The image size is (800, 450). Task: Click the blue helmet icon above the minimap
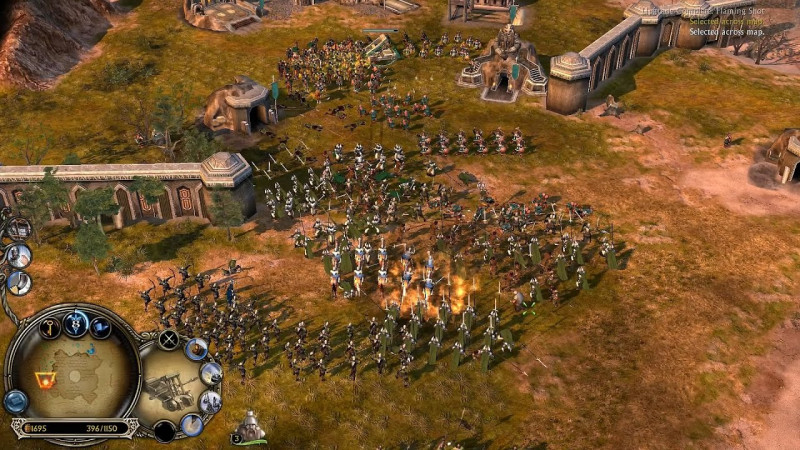click(x=101, y=327)
